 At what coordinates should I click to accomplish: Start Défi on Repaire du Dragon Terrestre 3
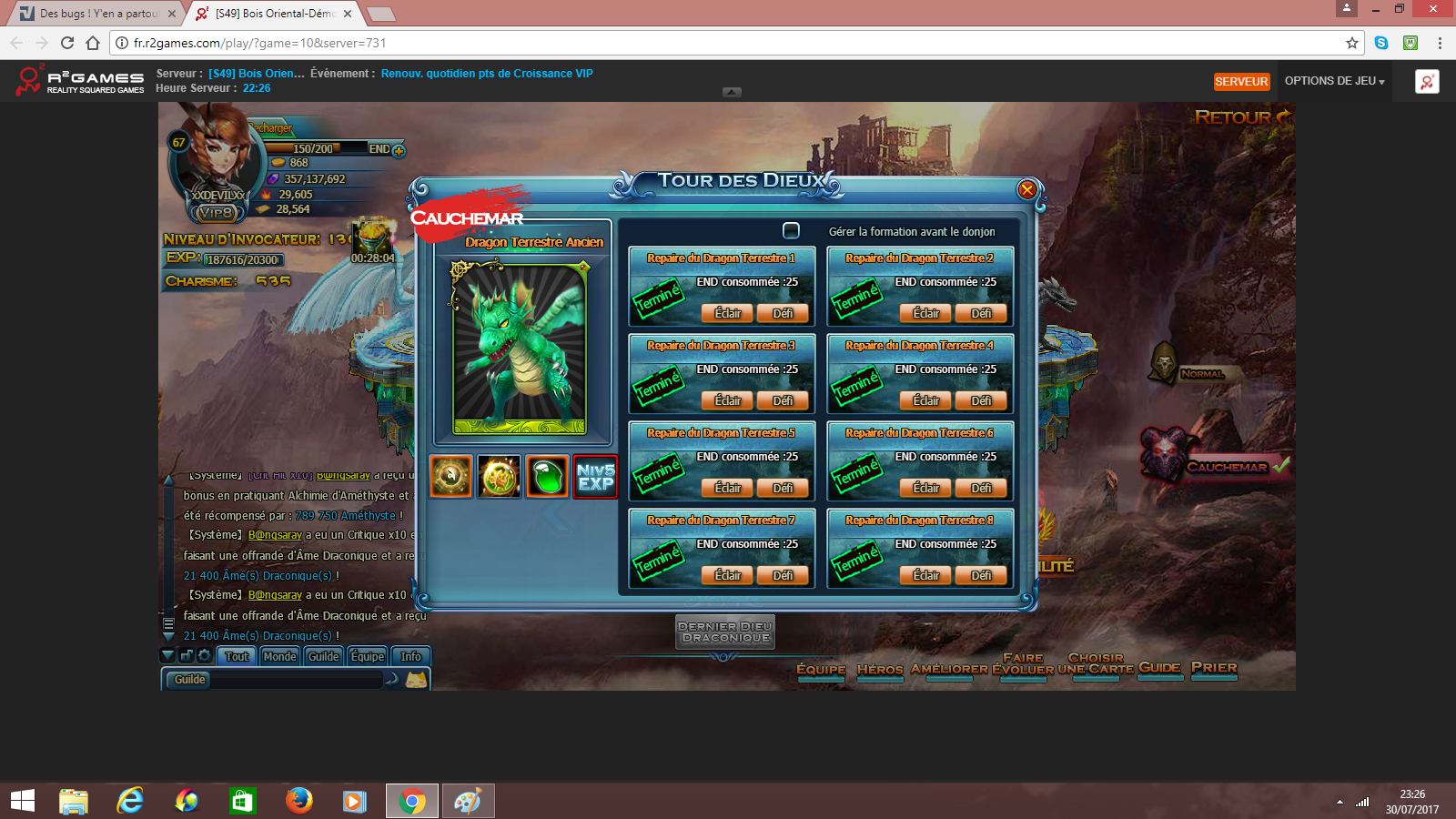783,401
